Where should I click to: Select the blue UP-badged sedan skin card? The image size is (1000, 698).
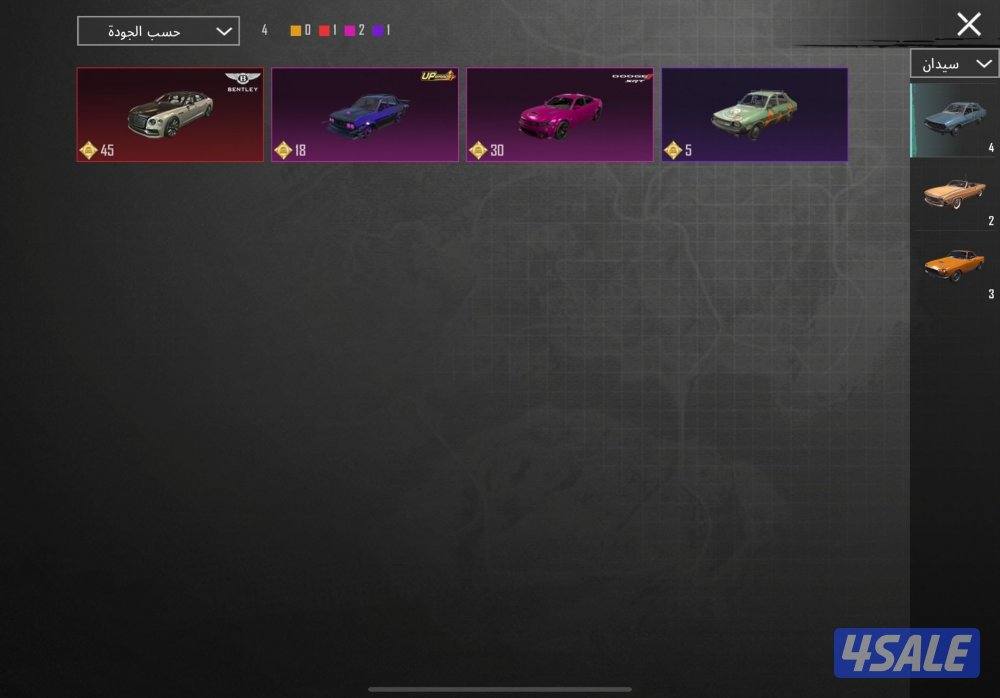point(365,114)
